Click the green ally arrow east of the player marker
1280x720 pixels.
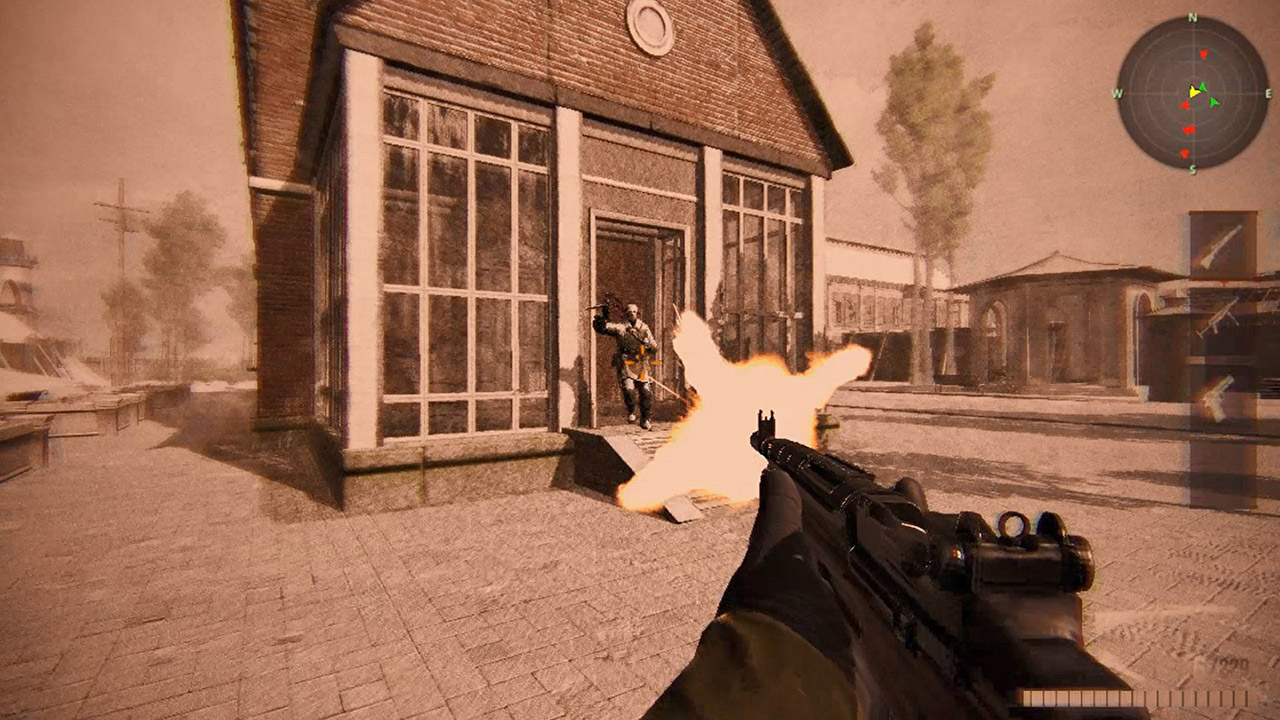(x=1213, y=101)
